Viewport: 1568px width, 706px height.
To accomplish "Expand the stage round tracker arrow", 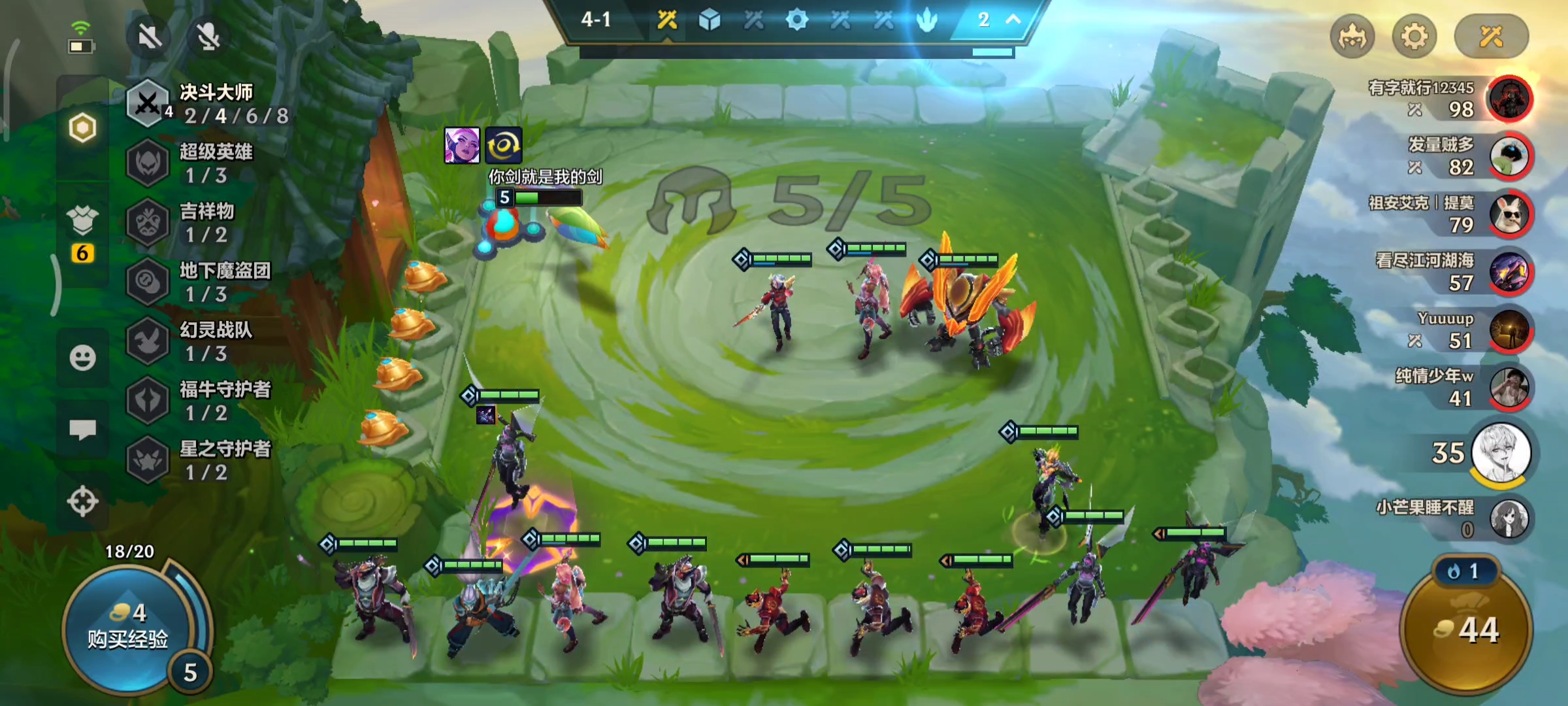I will point(1013,20).
